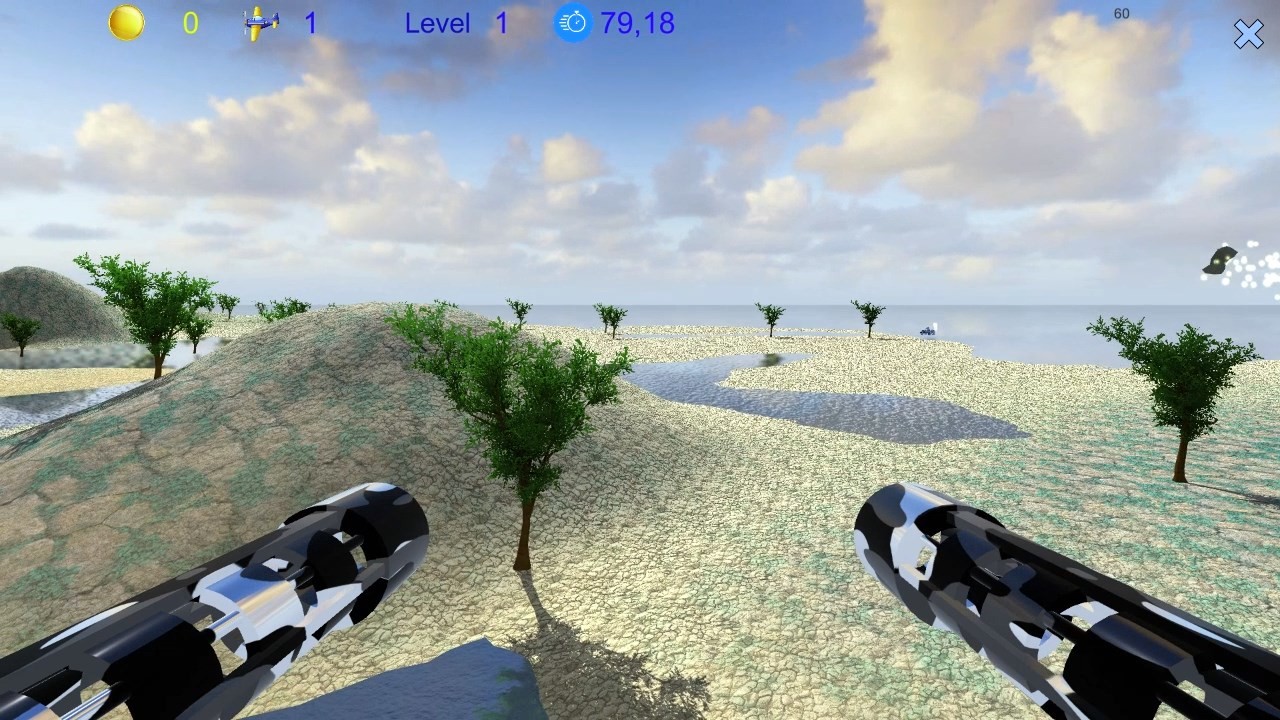Click the 60 FPS counter

tap(1121, 14)
